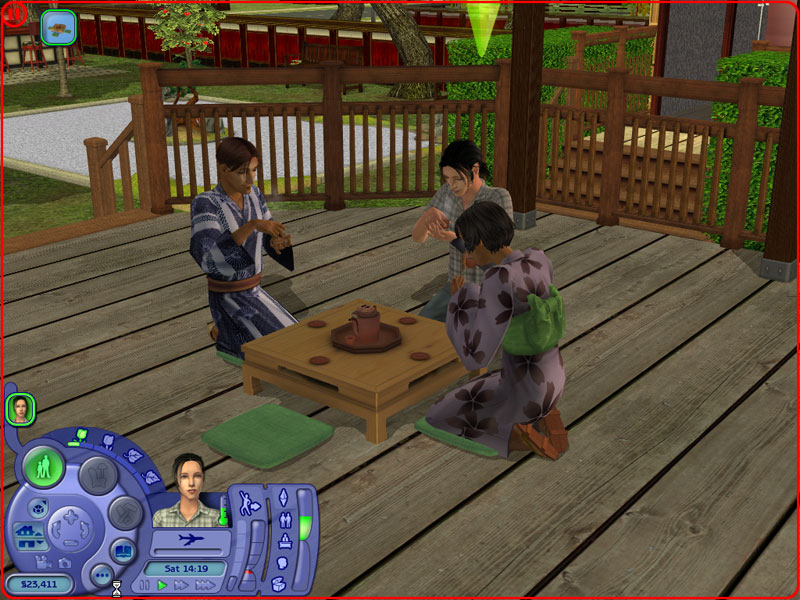Open the Needs panel diamond icon
Image resolution: width=800 pixels, height=600 pixels.
tap(282, 497)
